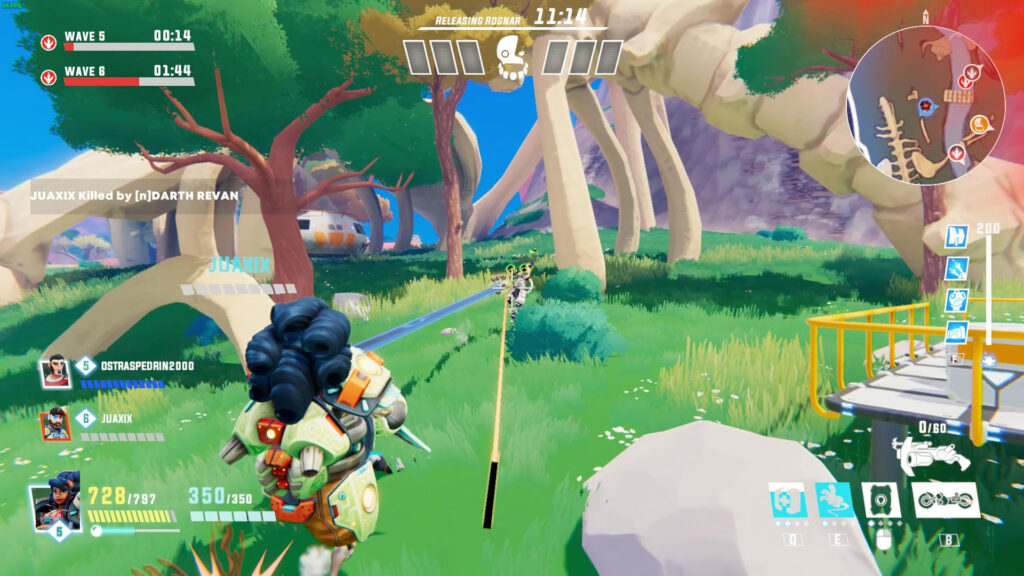Activate the medkit ability icon
This screenshot has width=1024, height=576.
[788, 500]
